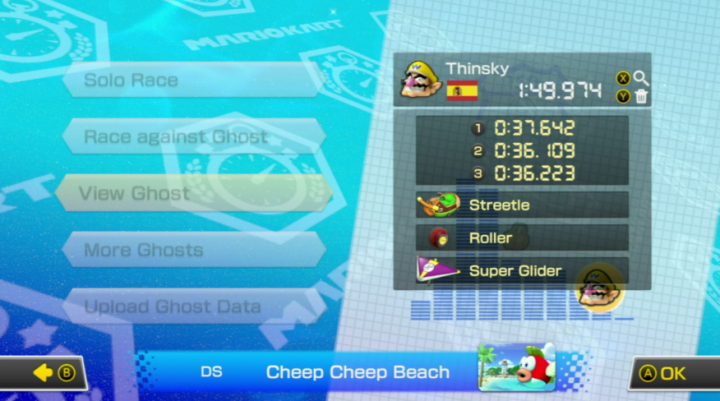This screenshot has width=720, height=401.
Task: Open the View Ghost option
Action: click(x=190, y=193)
